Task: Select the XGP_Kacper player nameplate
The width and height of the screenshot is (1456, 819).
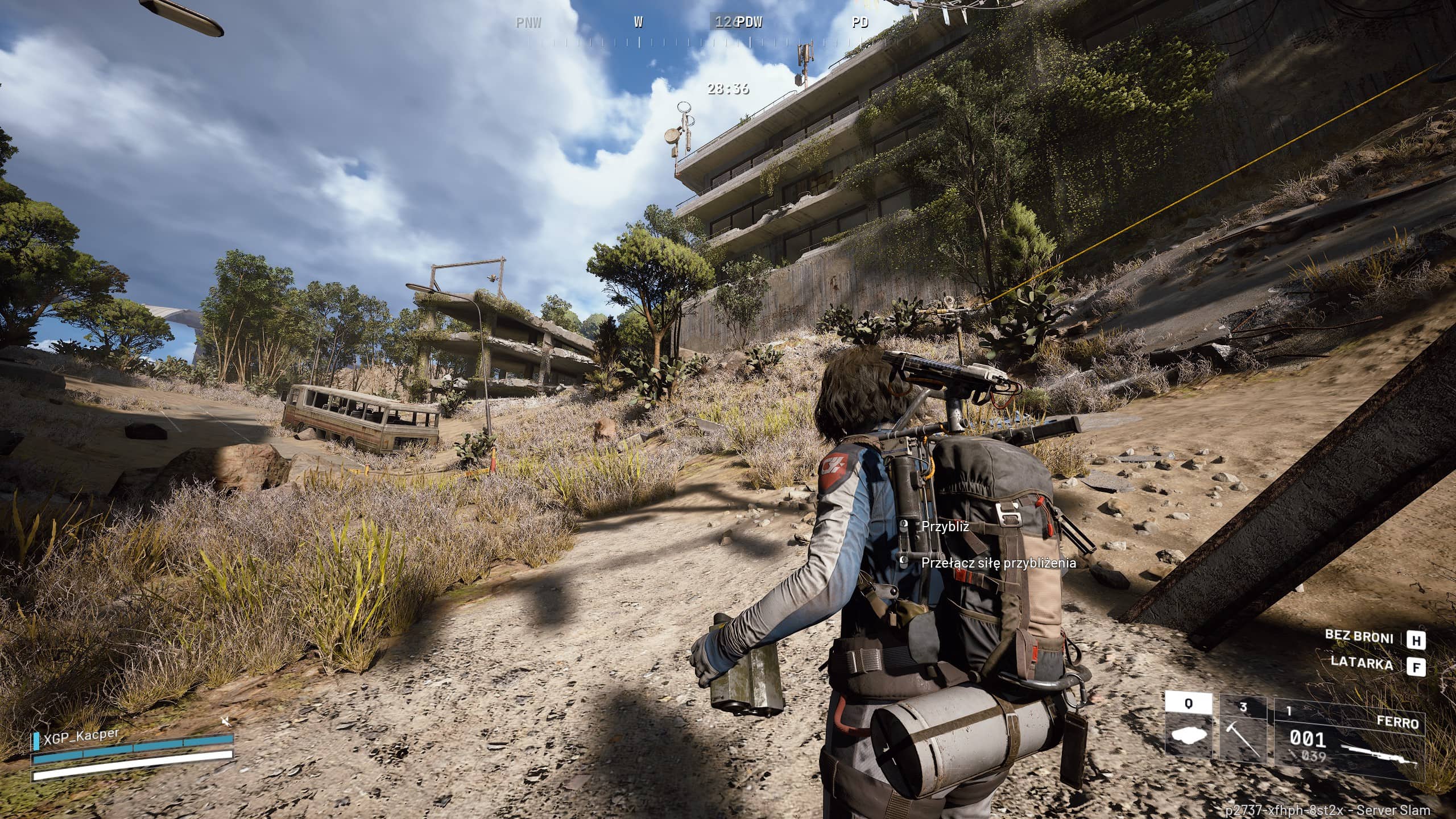Action: click(x=82, y=736)
